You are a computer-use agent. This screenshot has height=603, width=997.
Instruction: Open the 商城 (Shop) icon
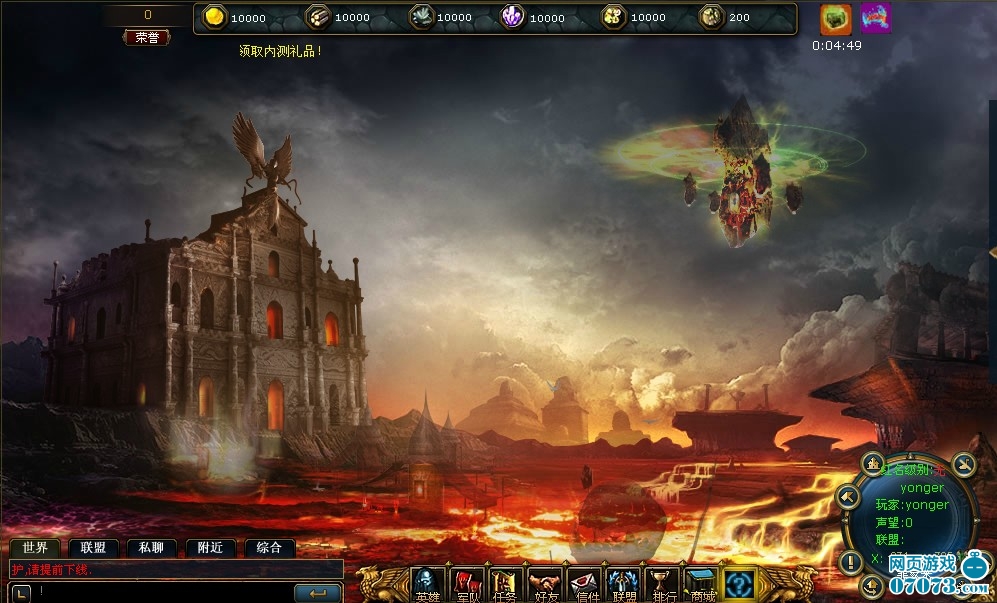tap(701, 584)
